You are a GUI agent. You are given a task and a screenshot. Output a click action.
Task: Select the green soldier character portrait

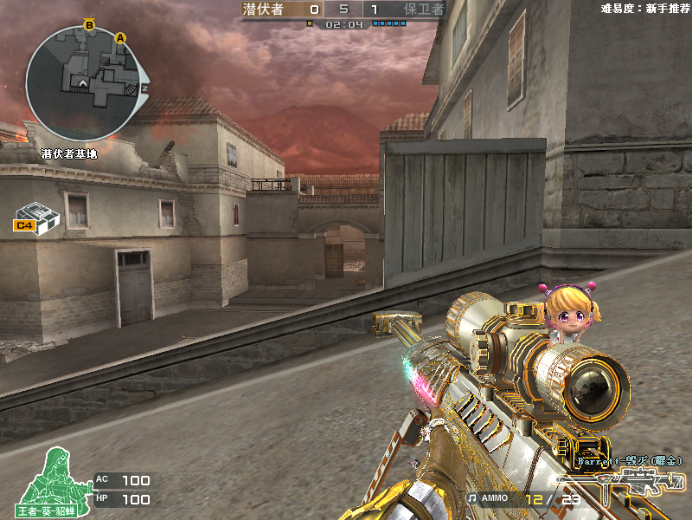point(50,478)
